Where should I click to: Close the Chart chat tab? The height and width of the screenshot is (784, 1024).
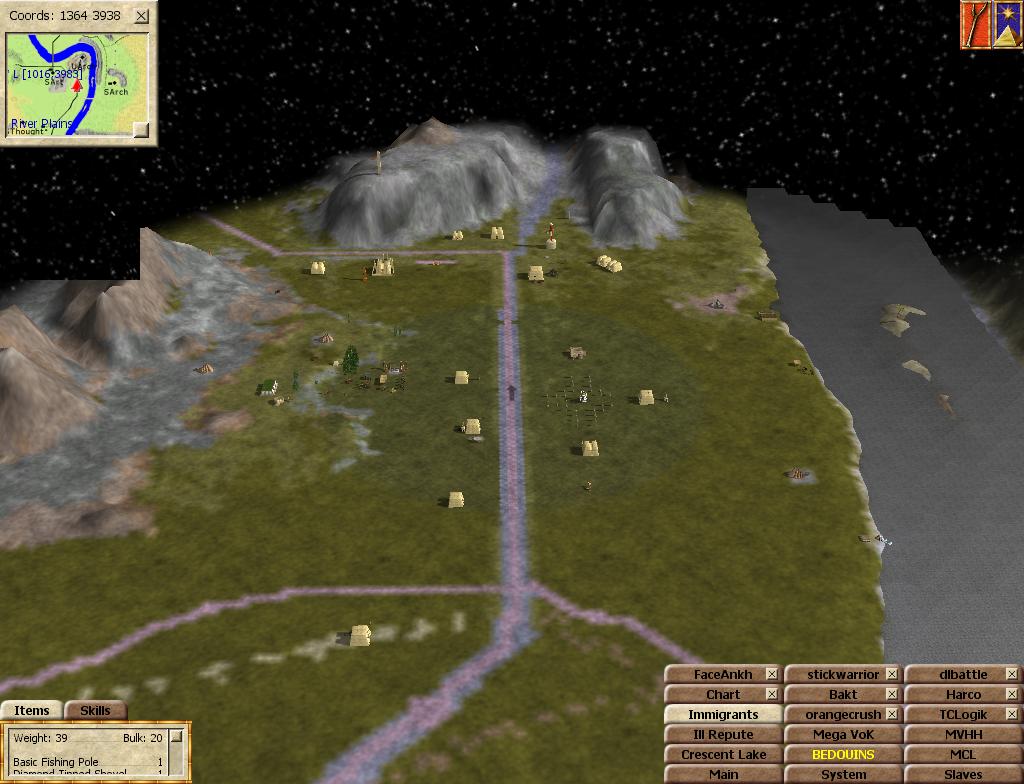tap(772, 694)
